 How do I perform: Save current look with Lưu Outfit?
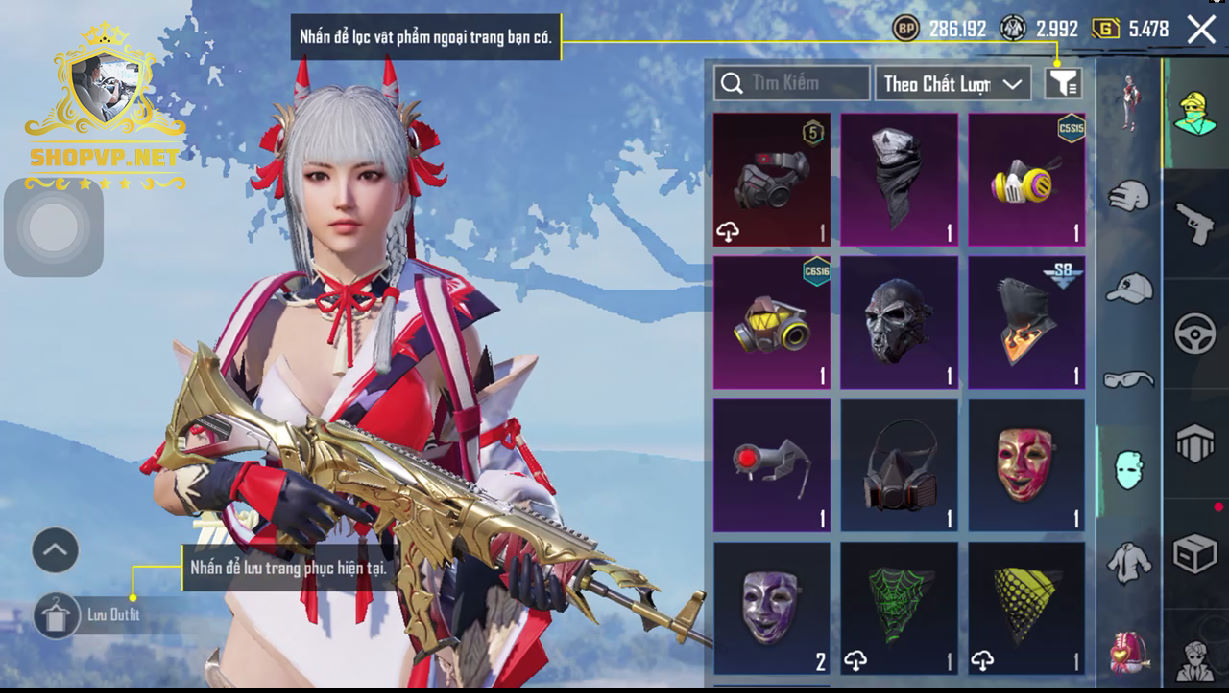[58, 615]
